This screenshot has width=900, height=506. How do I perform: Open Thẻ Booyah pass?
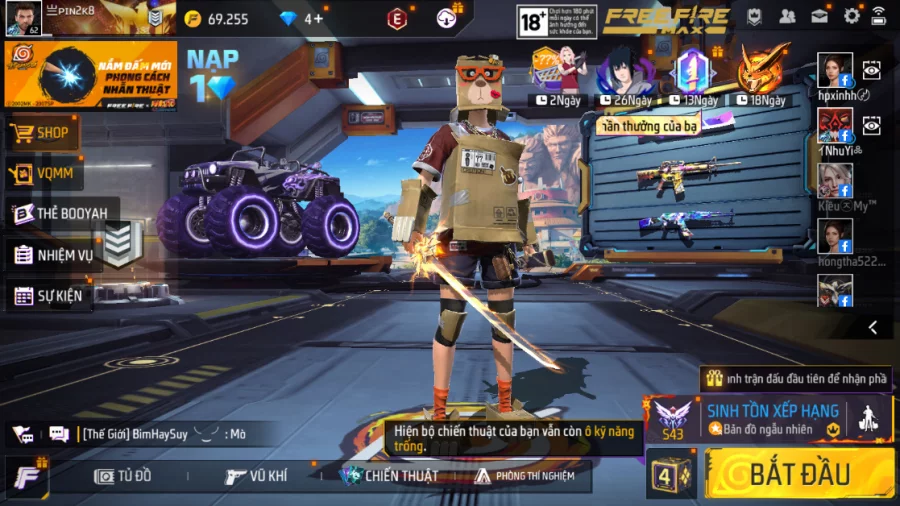62,213
